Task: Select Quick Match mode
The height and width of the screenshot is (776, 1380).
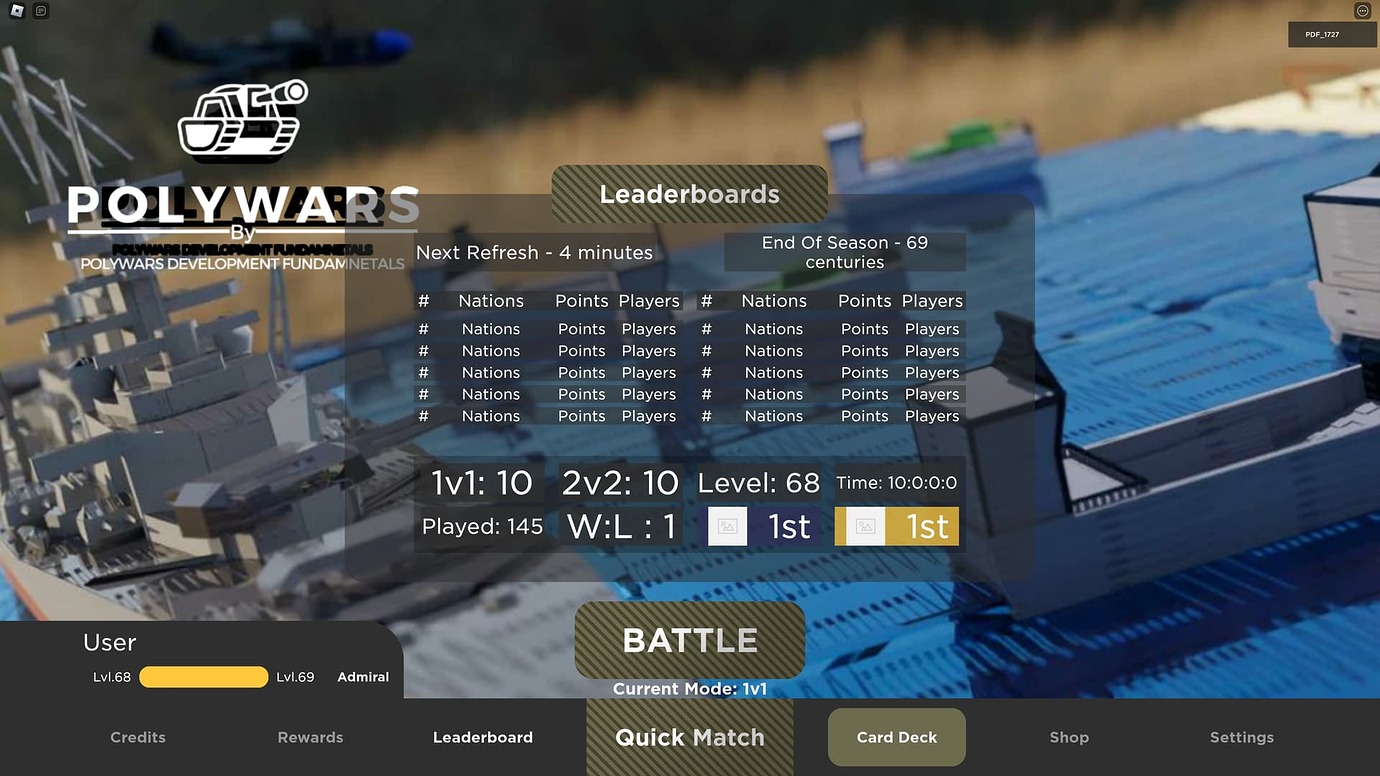Action: tap(690, 737)
